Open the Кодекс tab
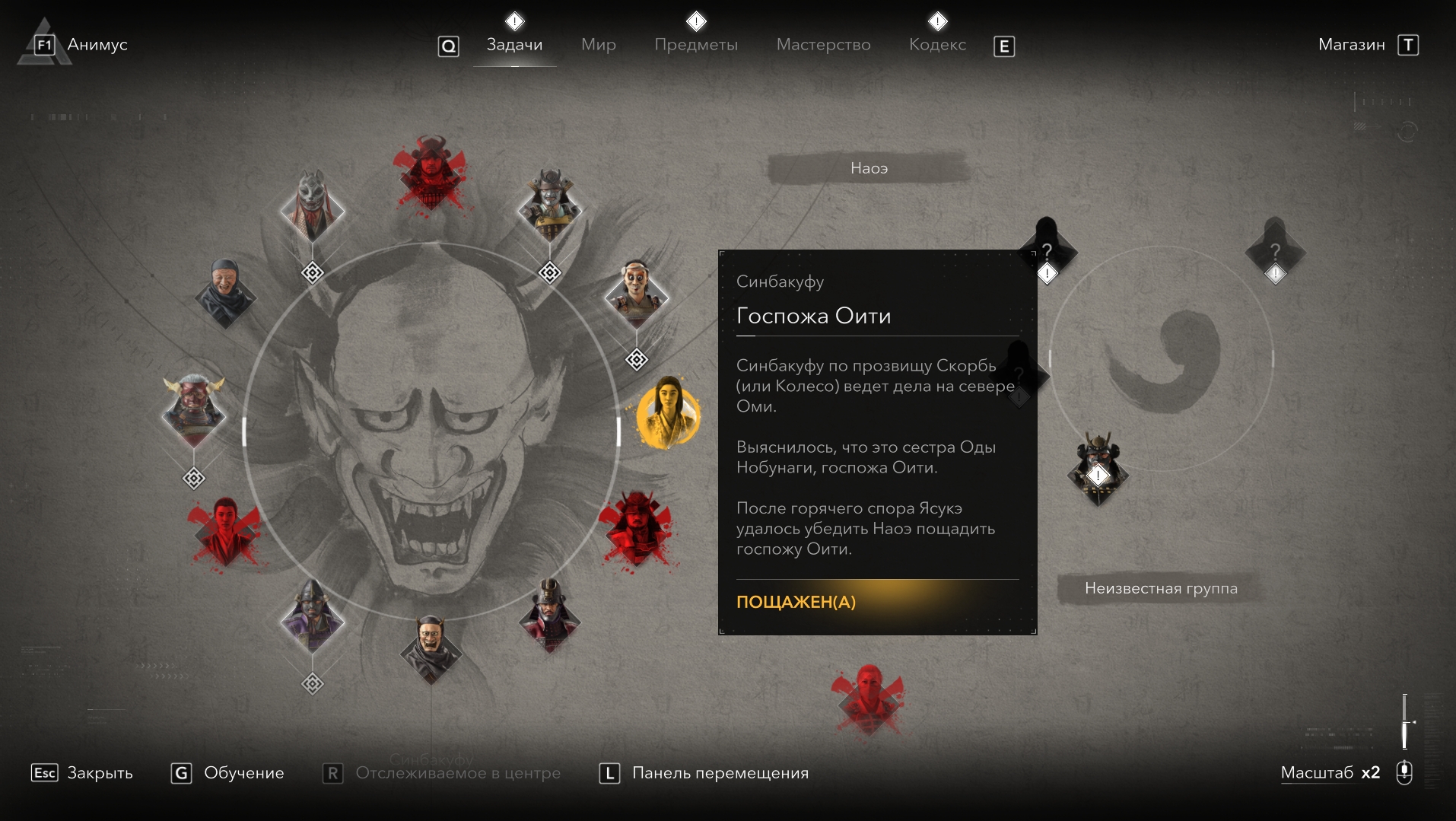The width and height of the screenshot is (1456, 821). click(937, 45)
